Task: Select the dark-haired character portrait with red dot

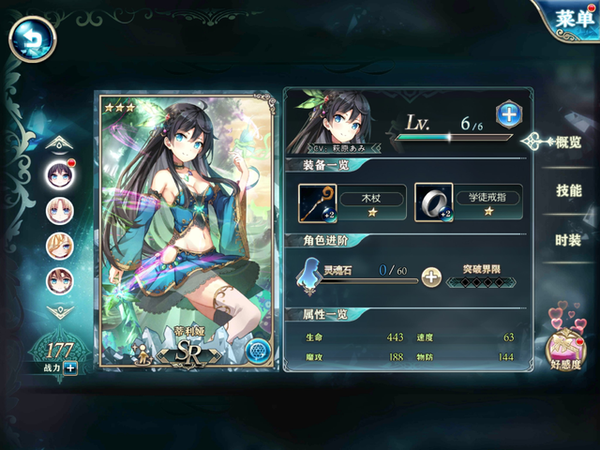Action: click(60, 174)
